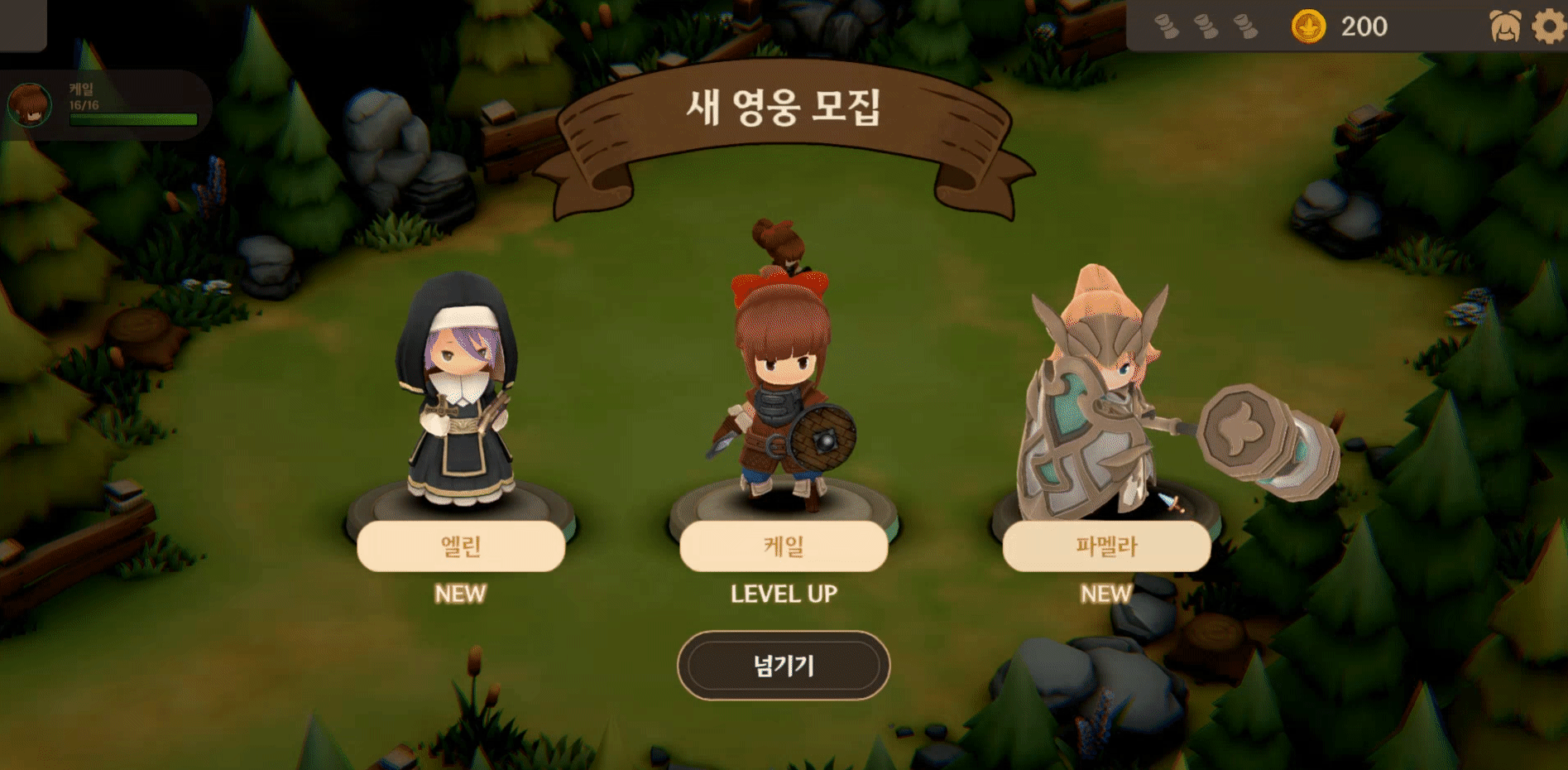Level up the hero 케일

point(783,546)
